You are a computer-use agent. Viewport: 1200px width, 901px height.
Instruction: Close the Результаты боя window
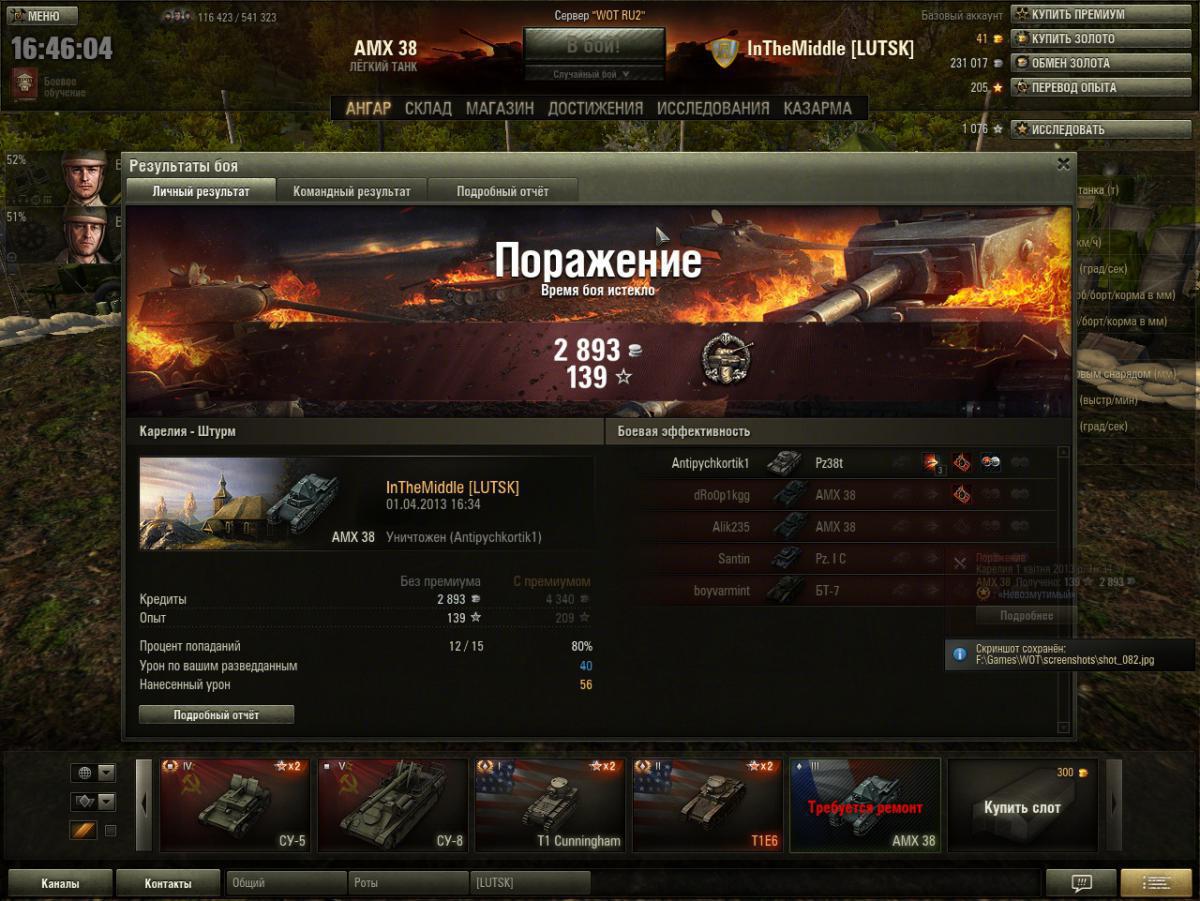[1064, 165]
